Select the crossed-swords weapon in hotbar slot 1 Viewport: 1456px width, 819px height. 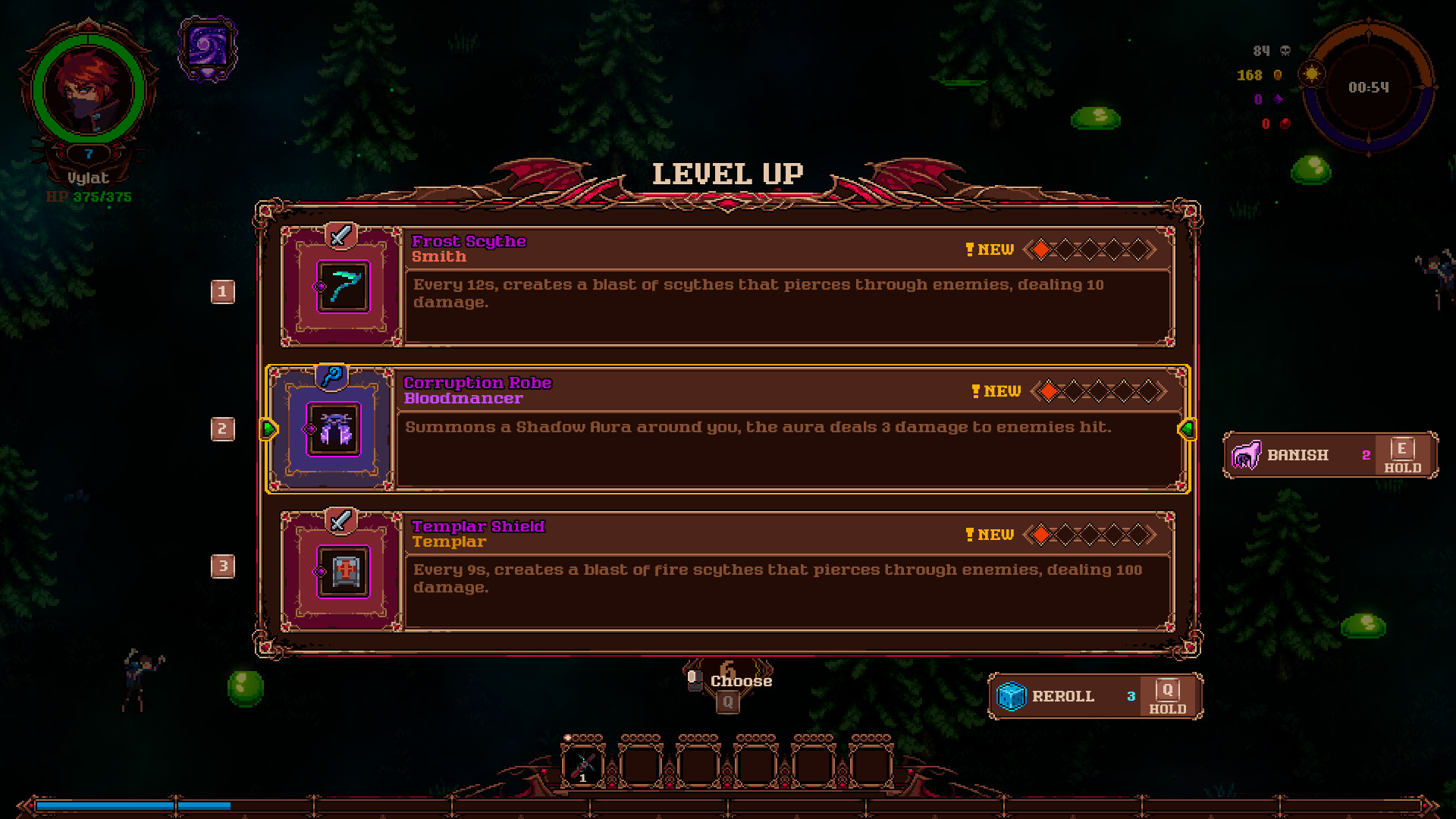click(x=582, y=764)
